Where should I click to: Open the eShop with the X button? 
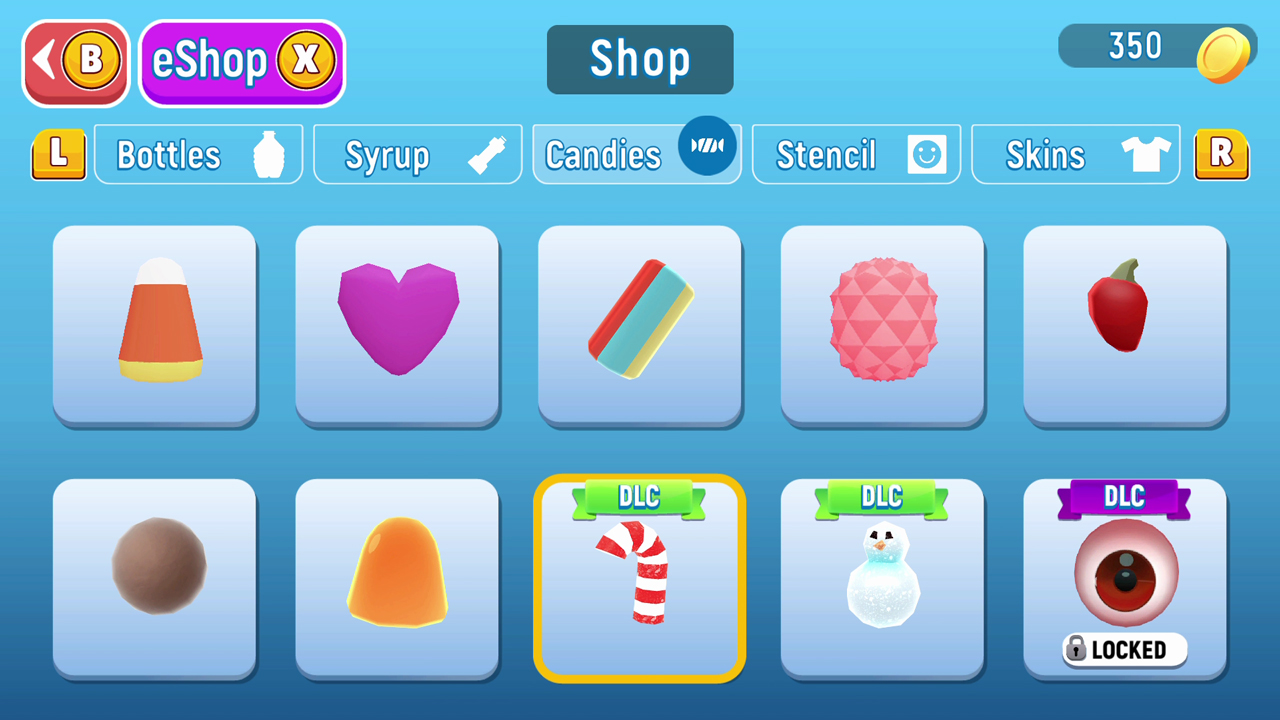pos(241,61)
